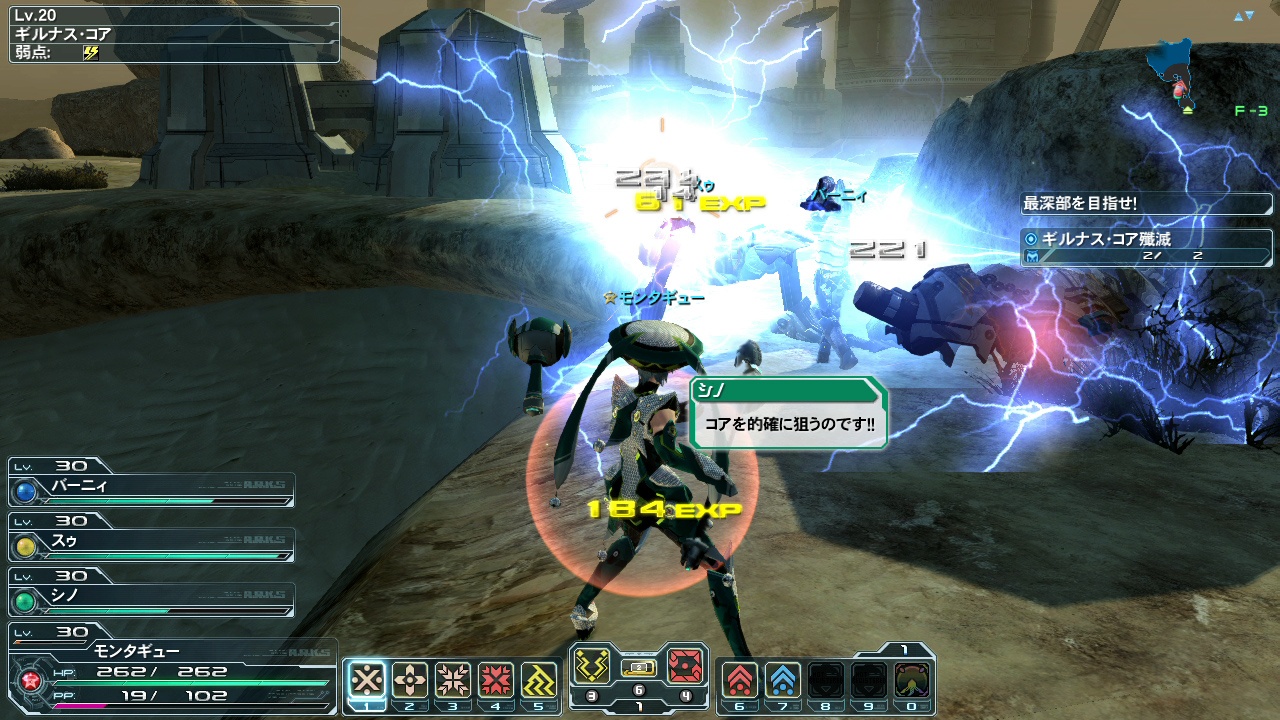Click the small weapon indicator in the palette centre
The height and width of the screenshot is (720, 1280).
(639, 667)
